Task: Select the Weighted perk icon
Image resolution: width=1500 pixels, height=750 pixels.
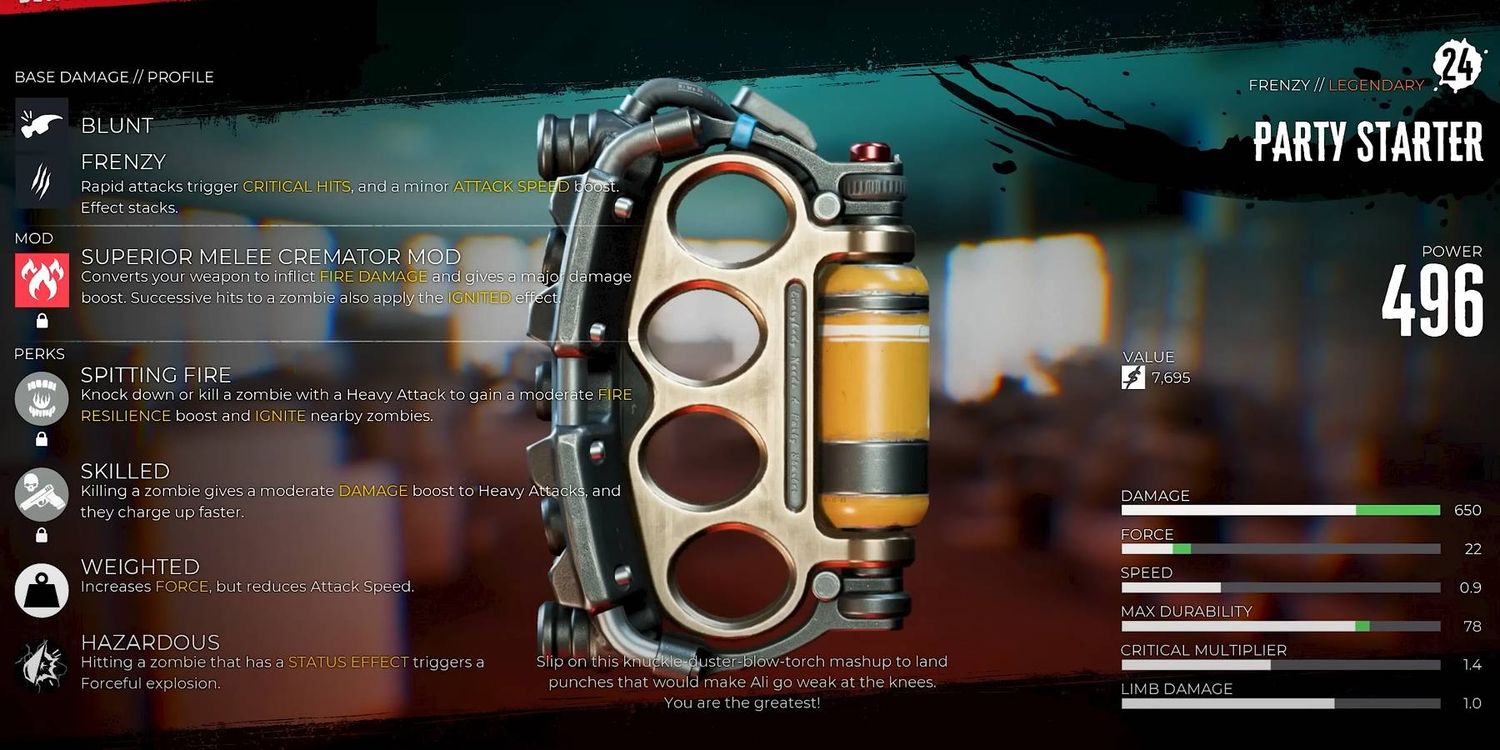Action: click(x=42, y=589)
